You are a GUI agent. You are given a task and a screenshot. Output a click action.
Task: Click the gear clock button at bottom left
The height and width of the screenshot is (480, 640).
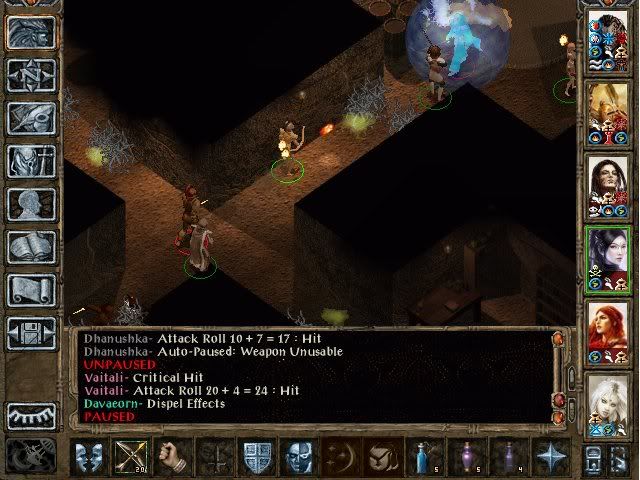[x=32, y=456]
